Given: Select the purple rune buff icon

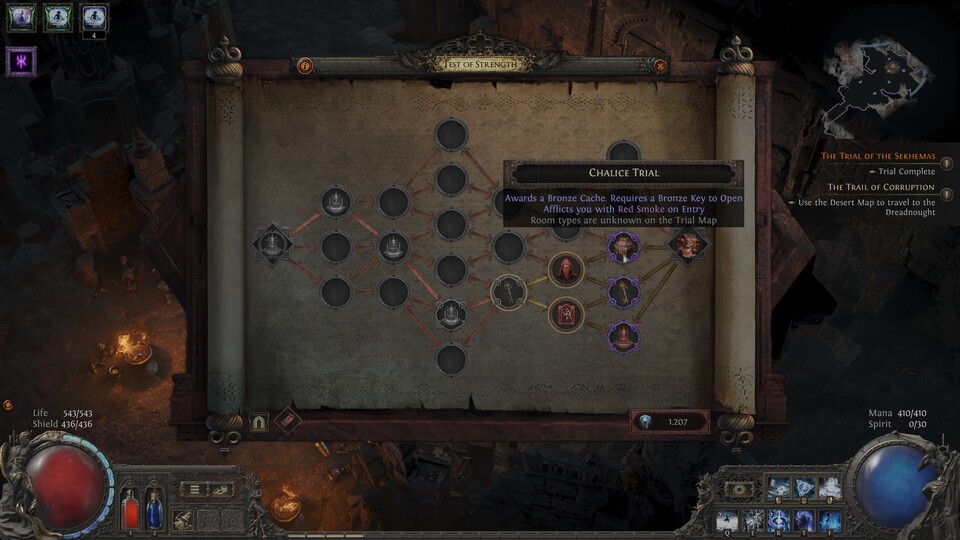Looking at the screenshot, I should click(x=21, y=61).
